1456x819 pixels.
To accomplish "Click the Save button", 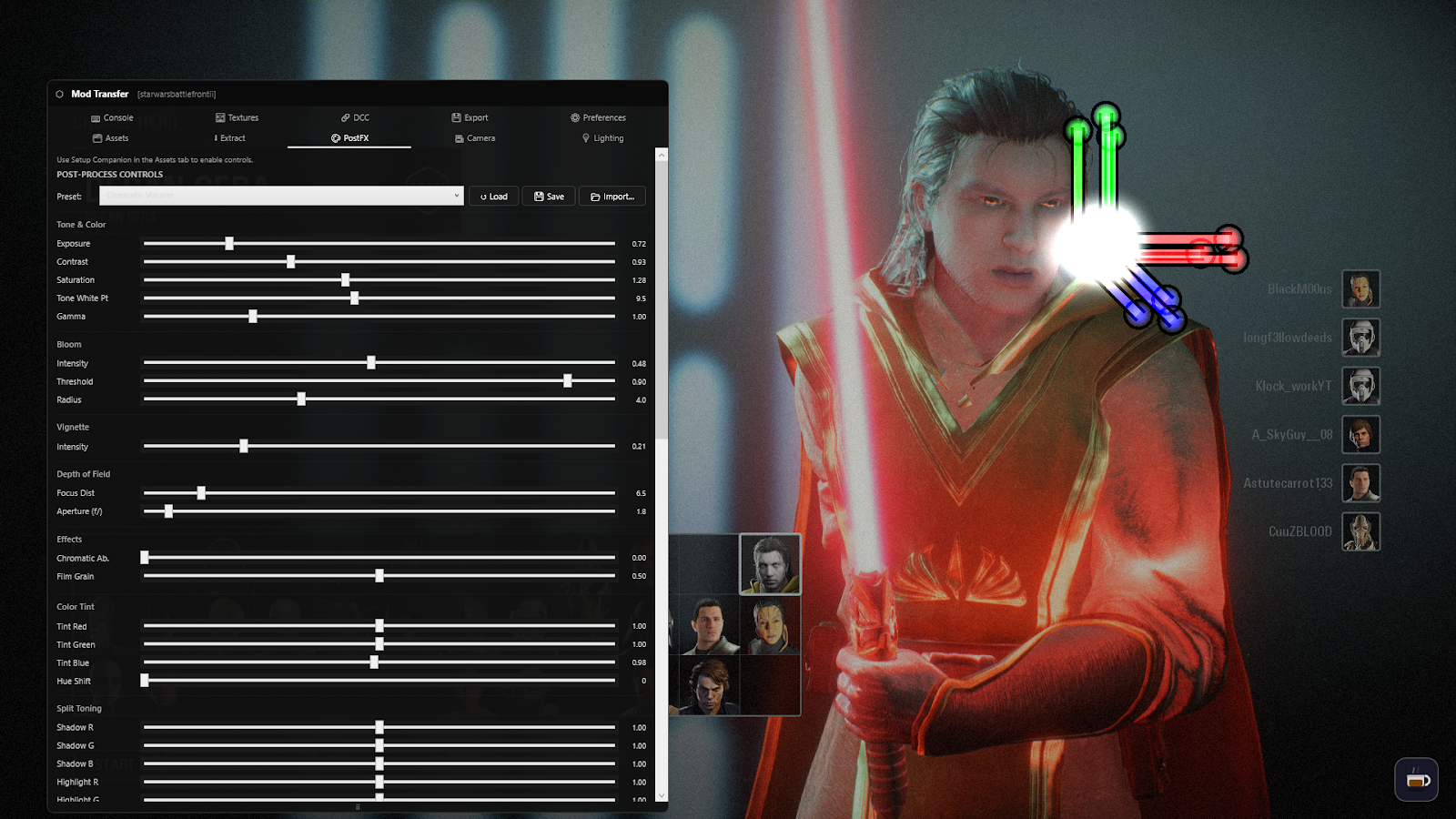I will (x=549, y=196).
